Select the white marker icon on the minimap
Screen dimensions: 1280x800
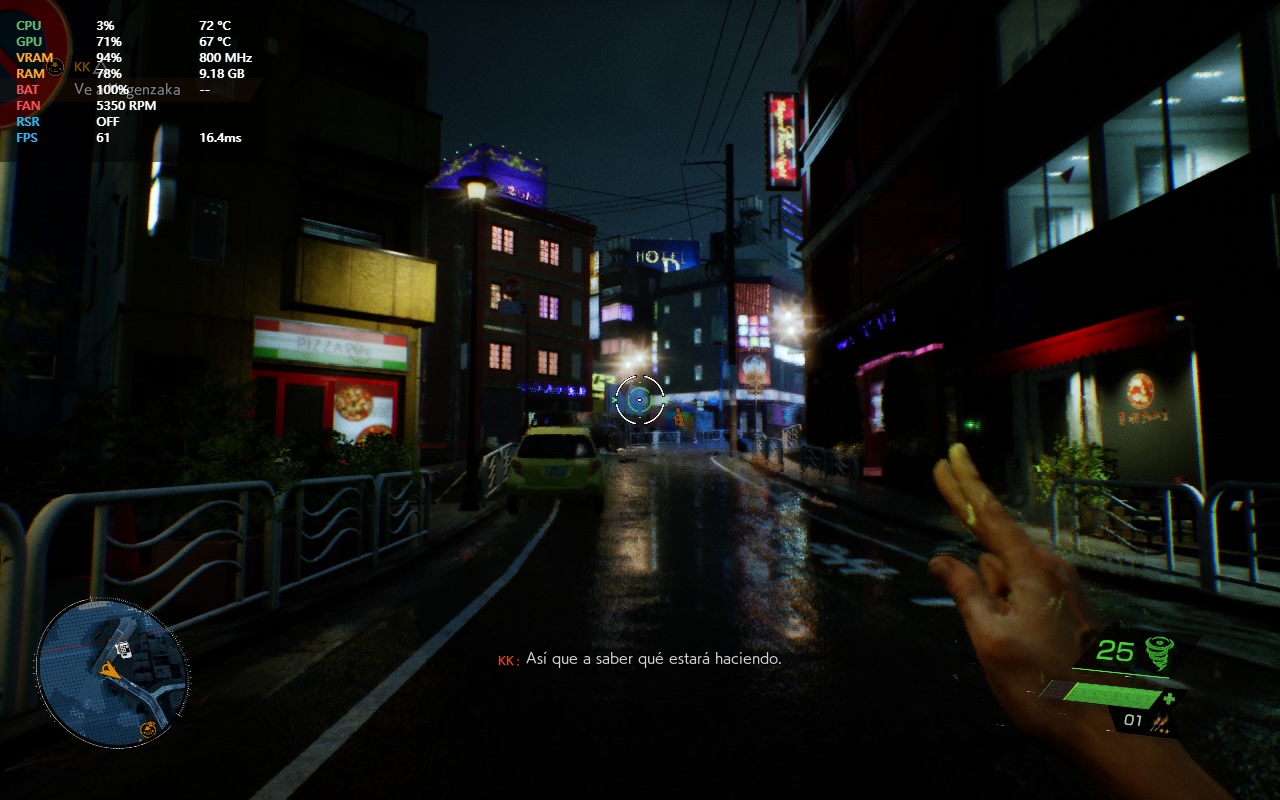pos(122,649)
